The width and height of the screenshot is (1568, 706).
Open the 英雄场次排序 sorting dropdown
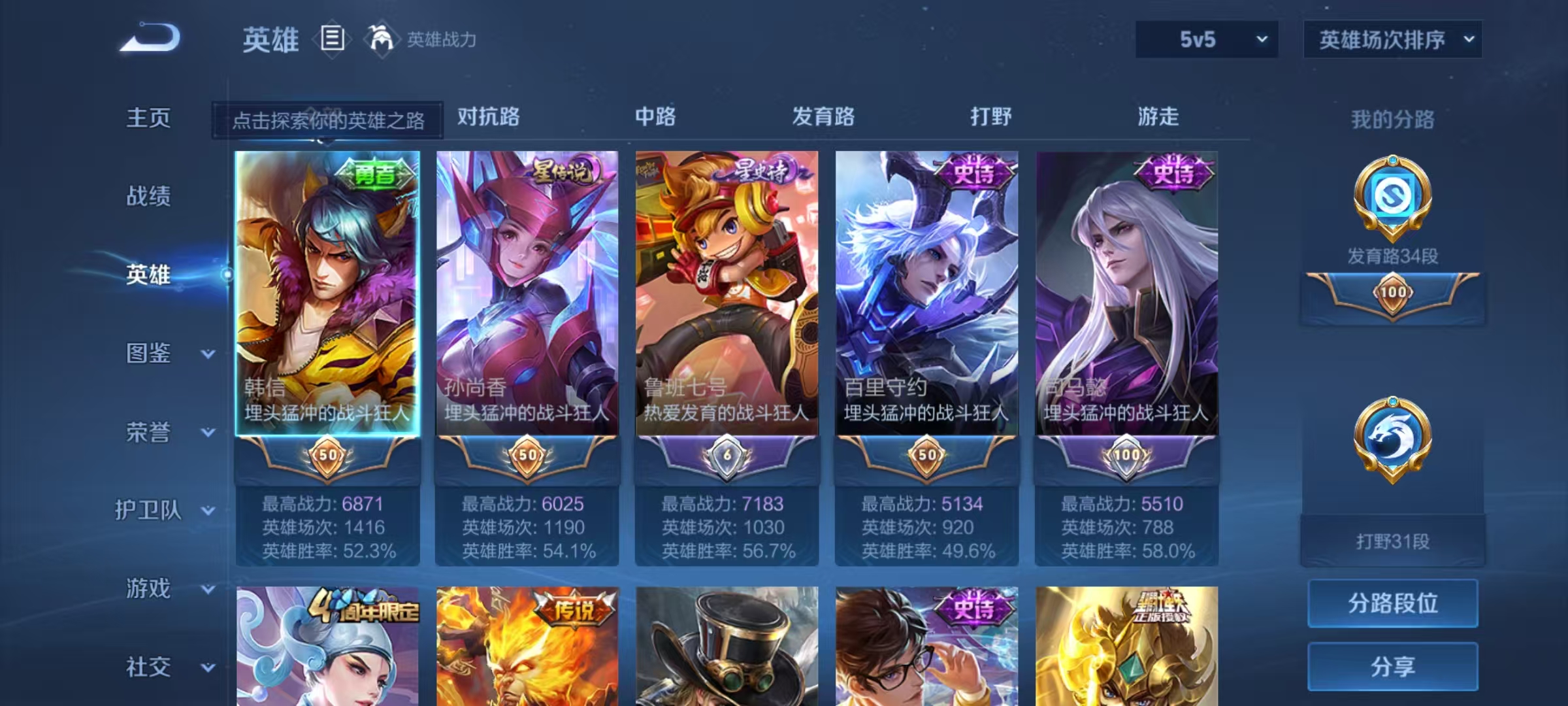1392,39
